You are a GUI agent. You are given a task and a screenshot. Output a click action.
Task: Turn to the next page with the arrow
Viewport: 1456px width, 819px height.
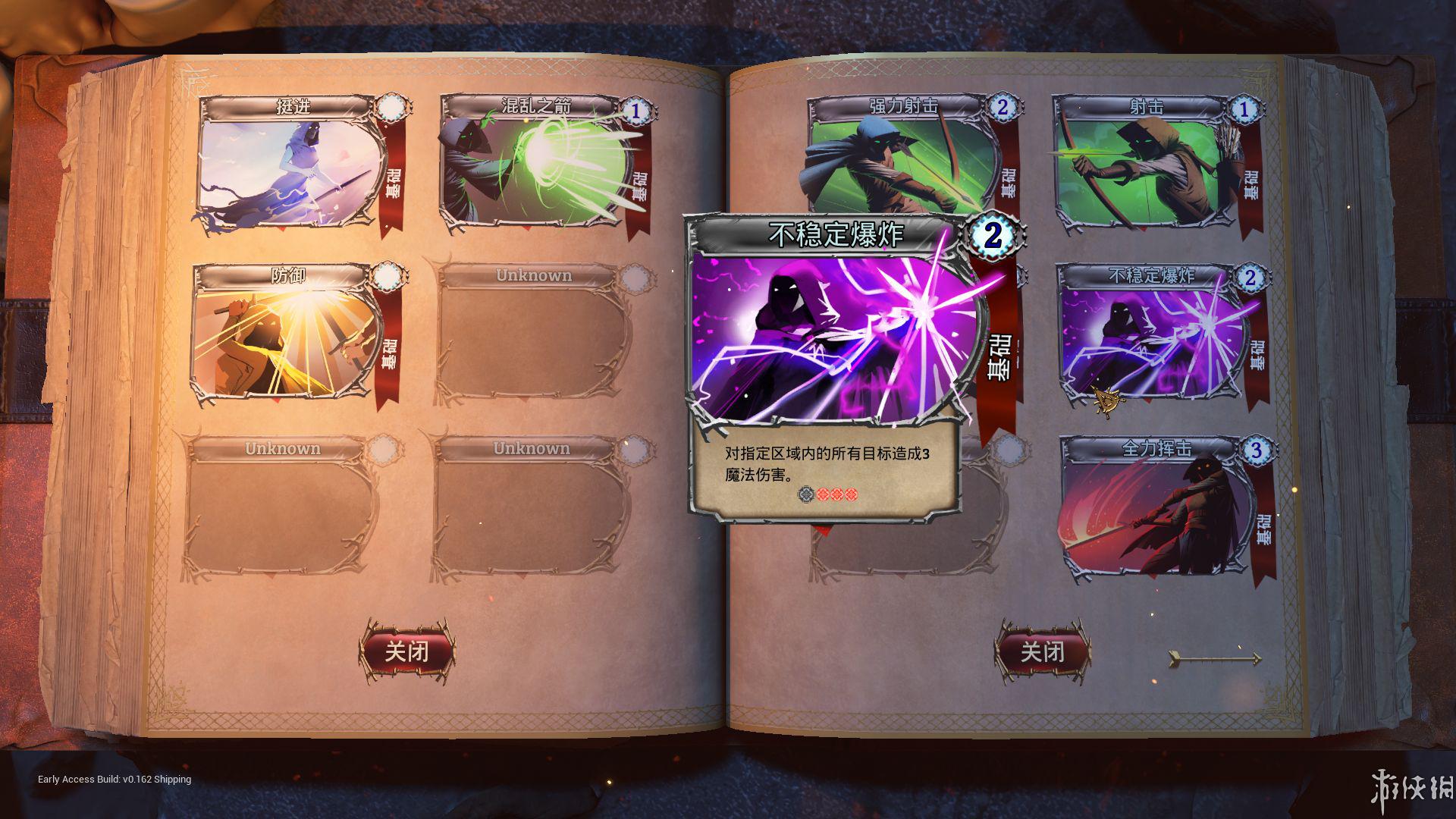point(1215,658)
